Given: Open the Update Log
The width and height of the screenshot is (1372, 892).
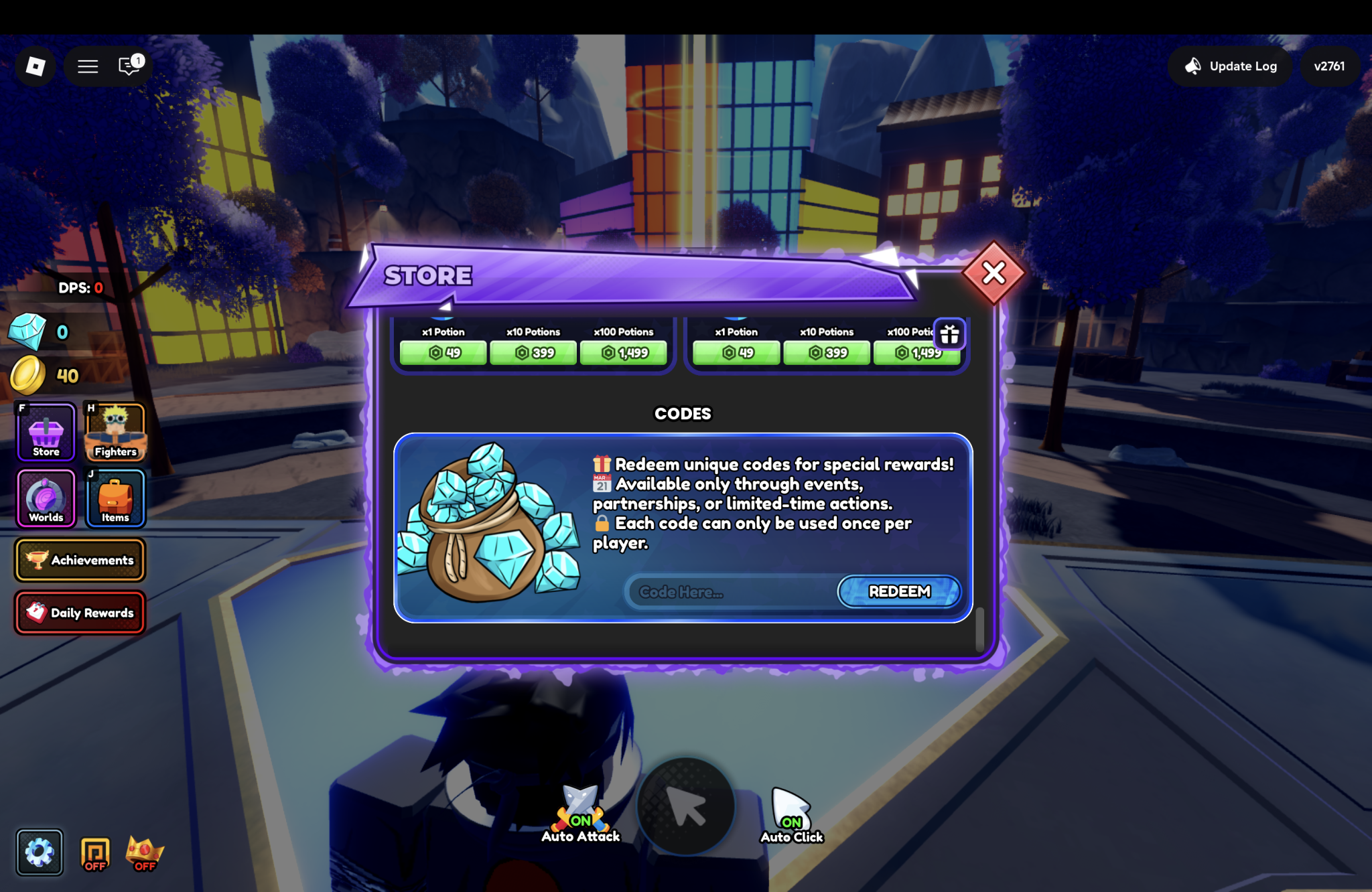Looking at the screenshot, I should tap(1230, 66).
